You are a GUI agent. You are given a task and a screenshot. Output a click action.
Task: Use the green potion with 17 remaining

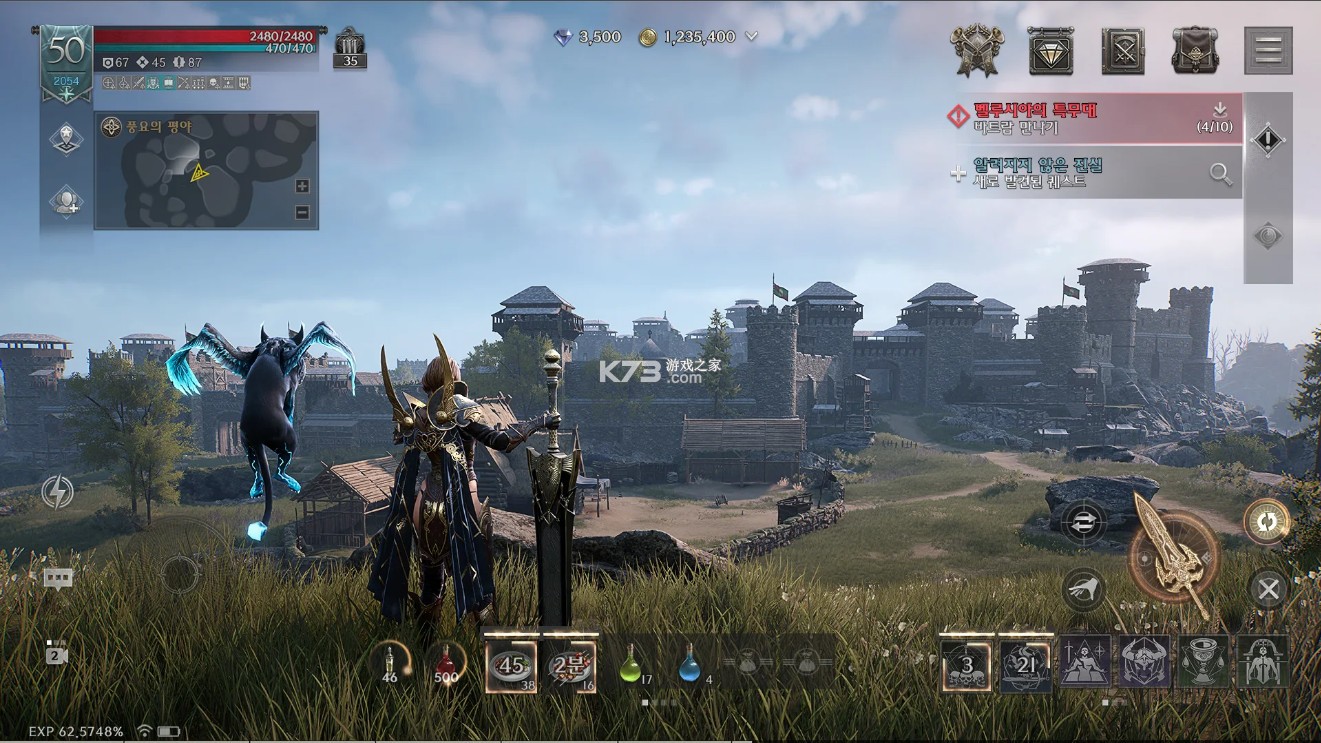[630, 664]
